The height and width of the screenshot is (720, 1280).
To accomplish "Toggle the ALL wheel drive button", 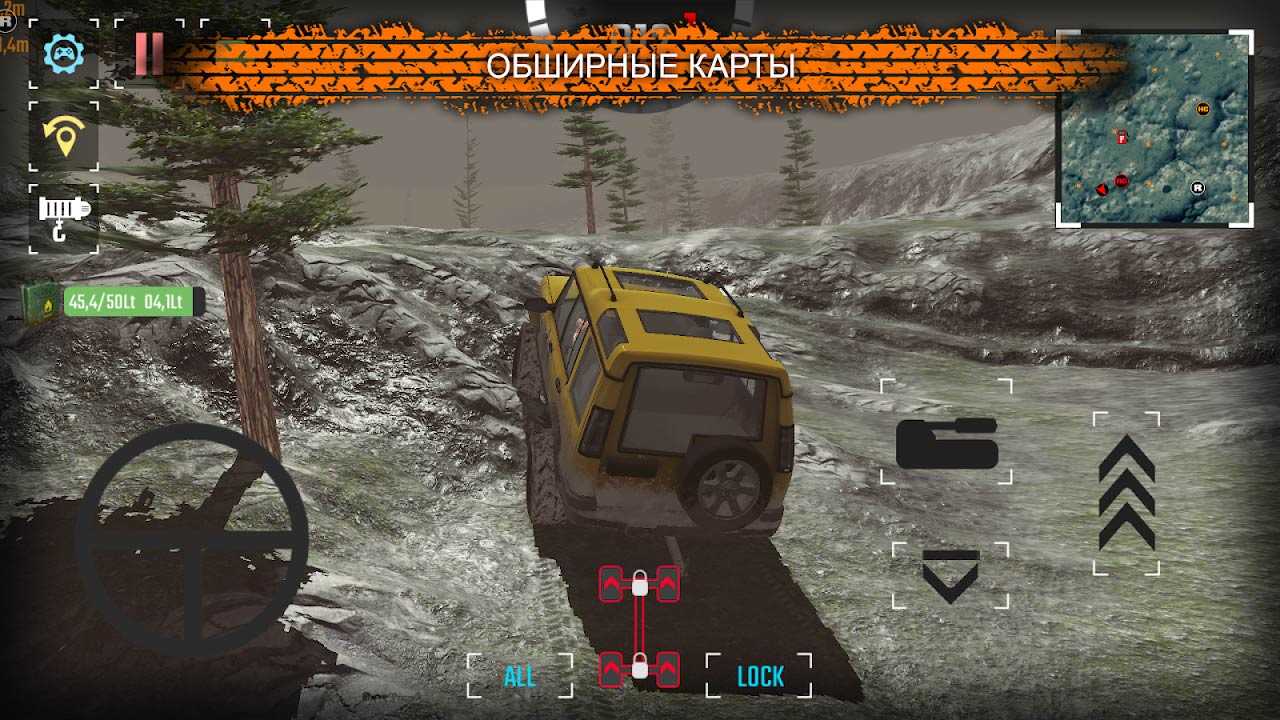I will (x=520, y=676).
